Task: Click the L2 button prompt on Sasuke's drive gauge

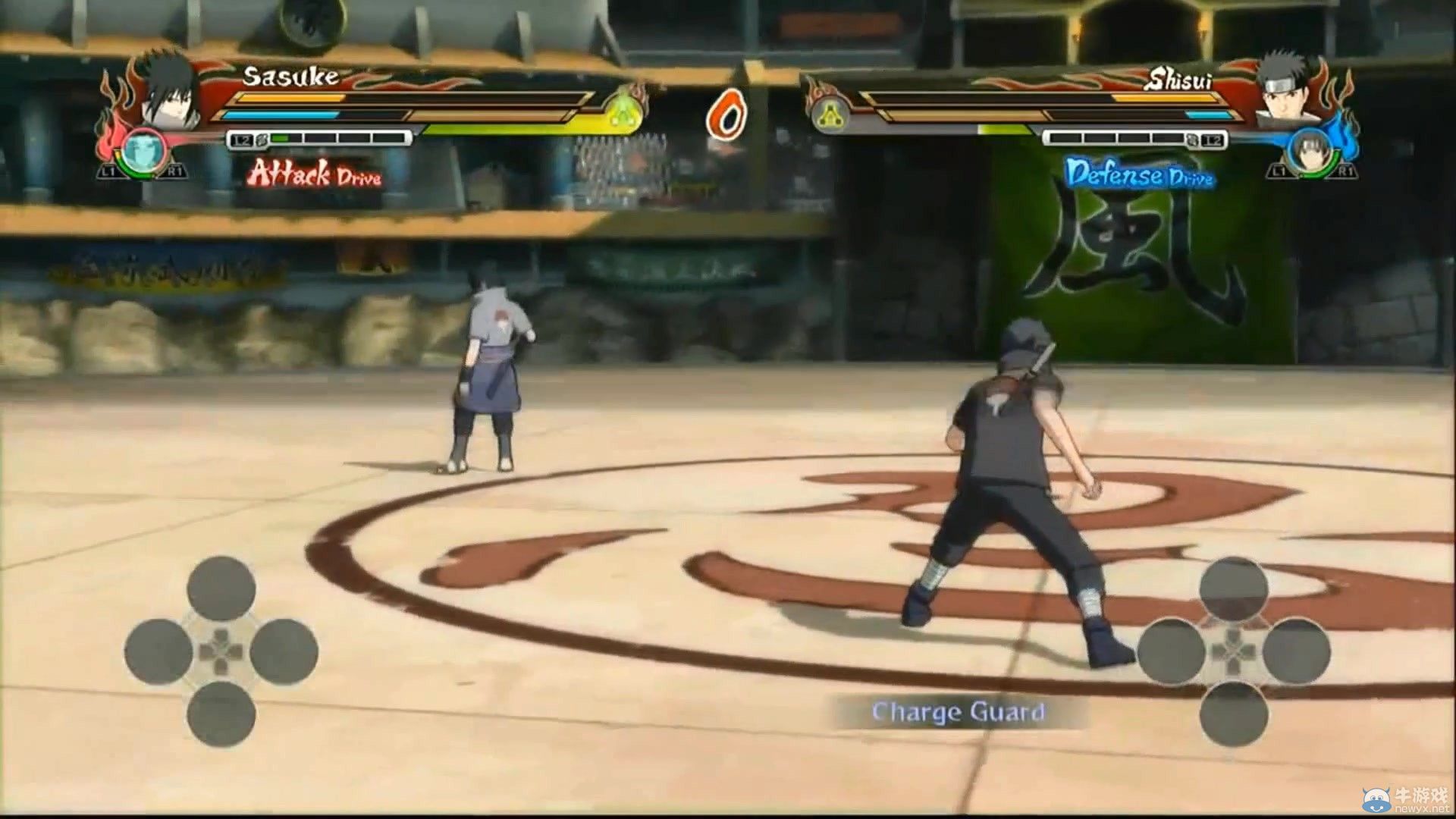Action: click(241, 140)
